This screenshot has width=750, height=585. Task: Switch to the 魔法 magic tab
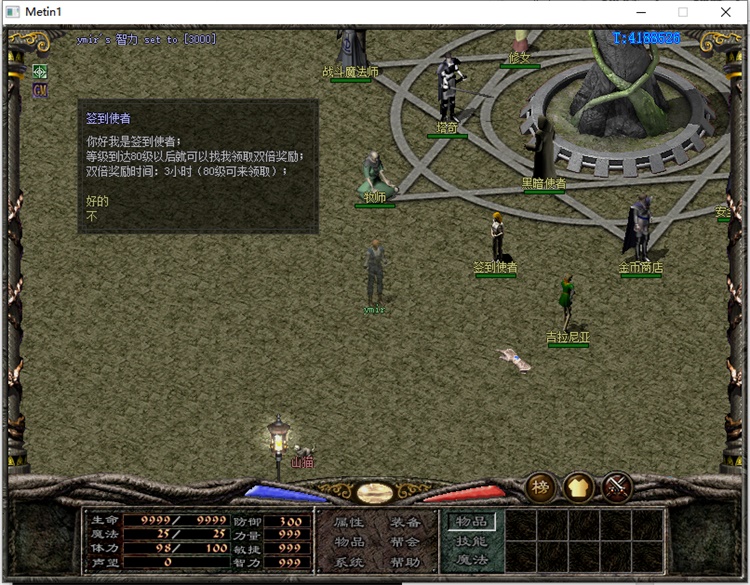click(472, 560)
